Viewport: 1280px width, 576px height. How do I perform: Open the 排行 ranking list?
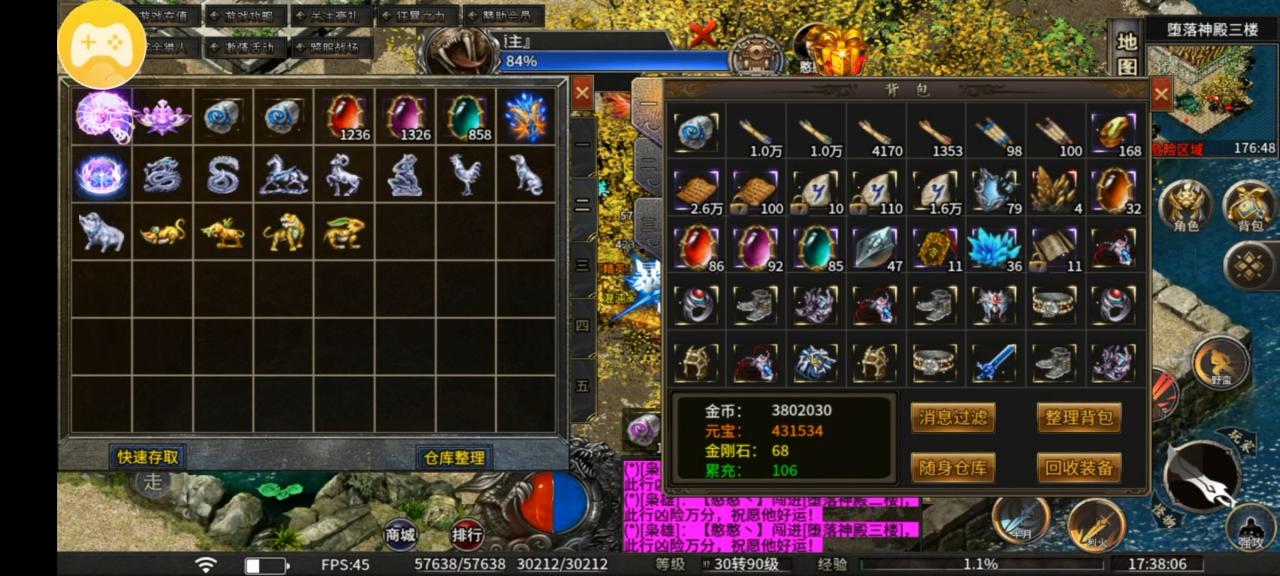466,532
